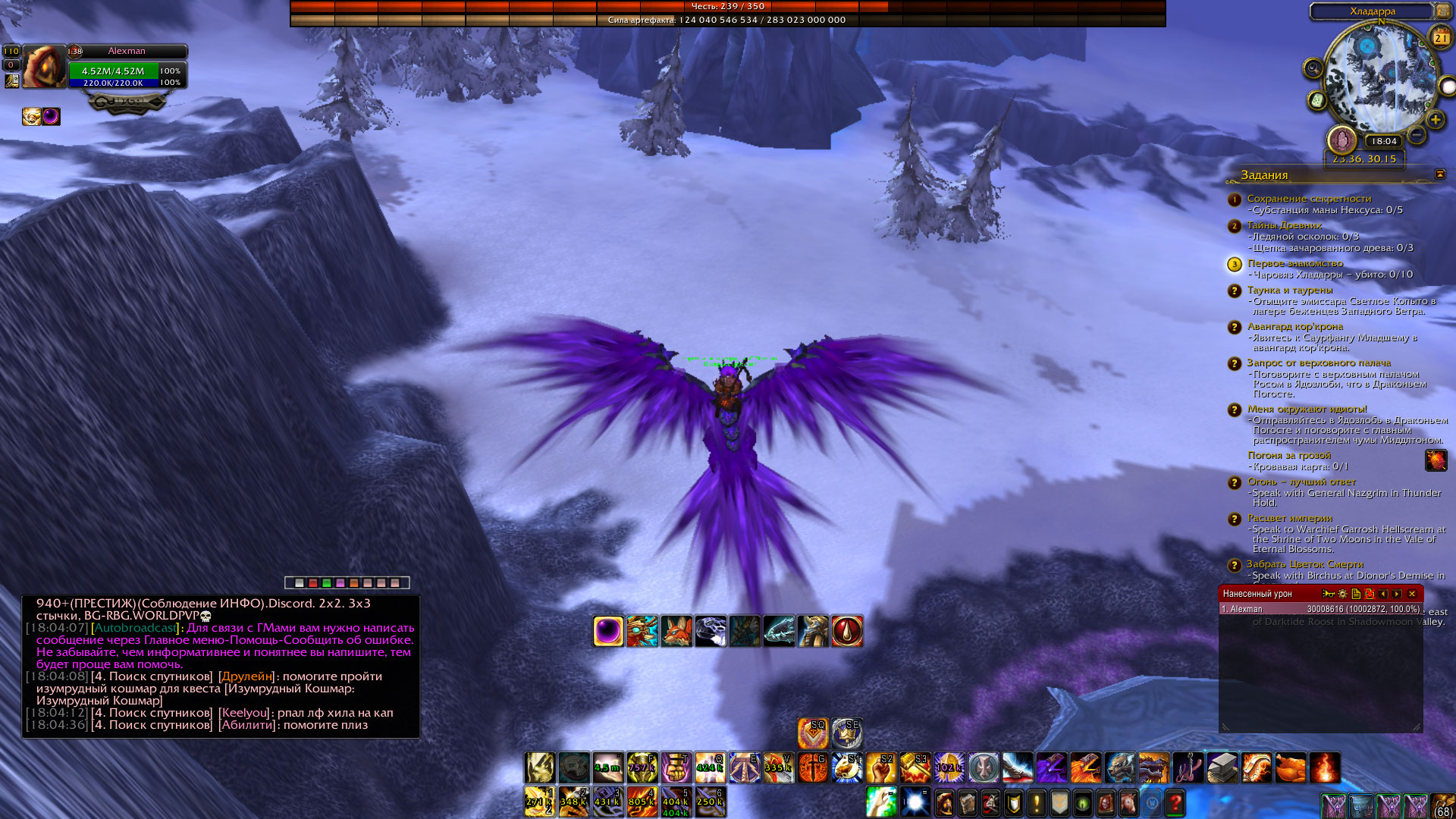The height and width of the screenshot is (819, 1456).
Task: Open the minimap tracking magnifier button
Action: [1313, 69]
